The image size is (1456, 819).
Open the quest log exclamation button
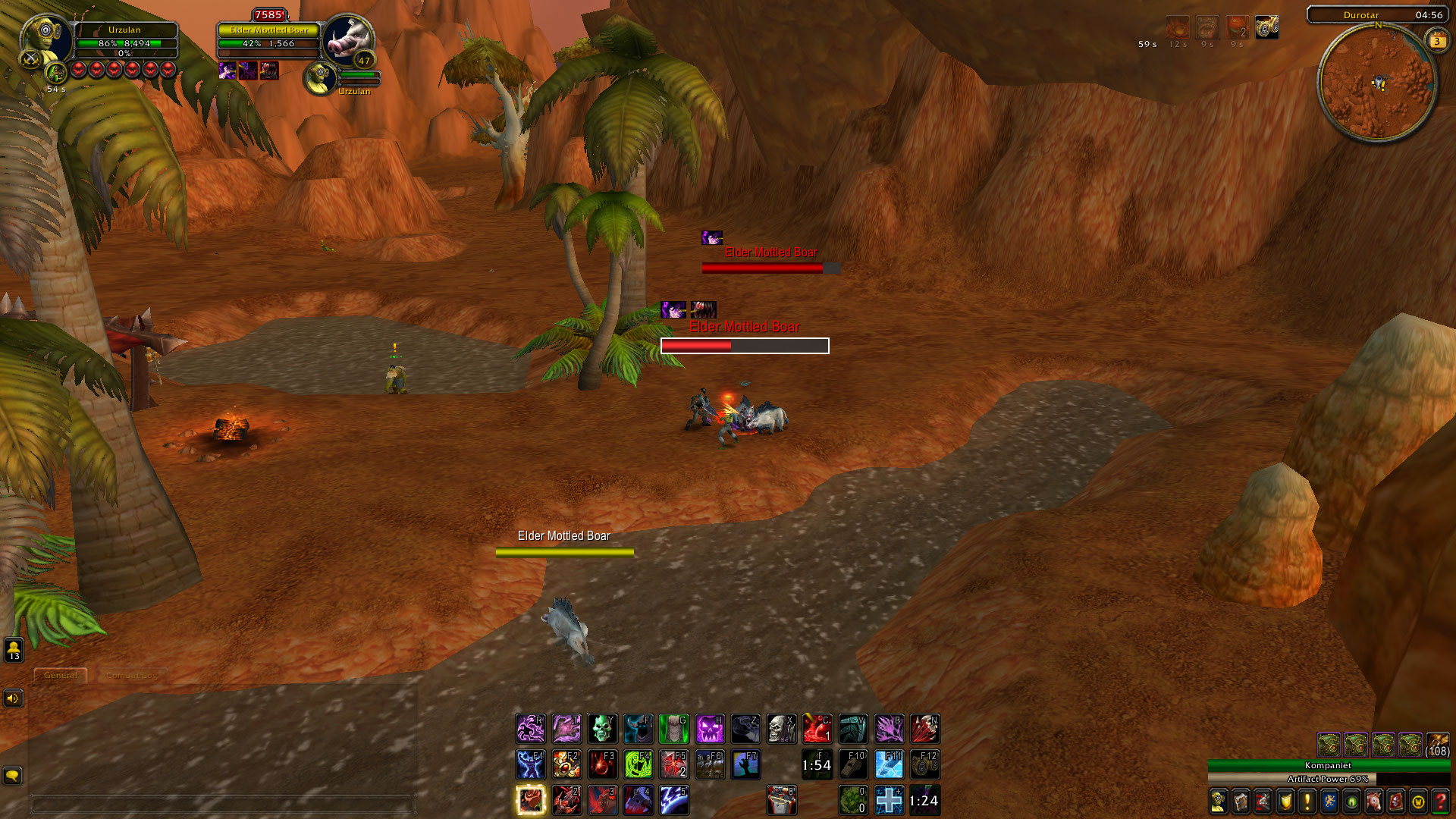(1307, 801)
